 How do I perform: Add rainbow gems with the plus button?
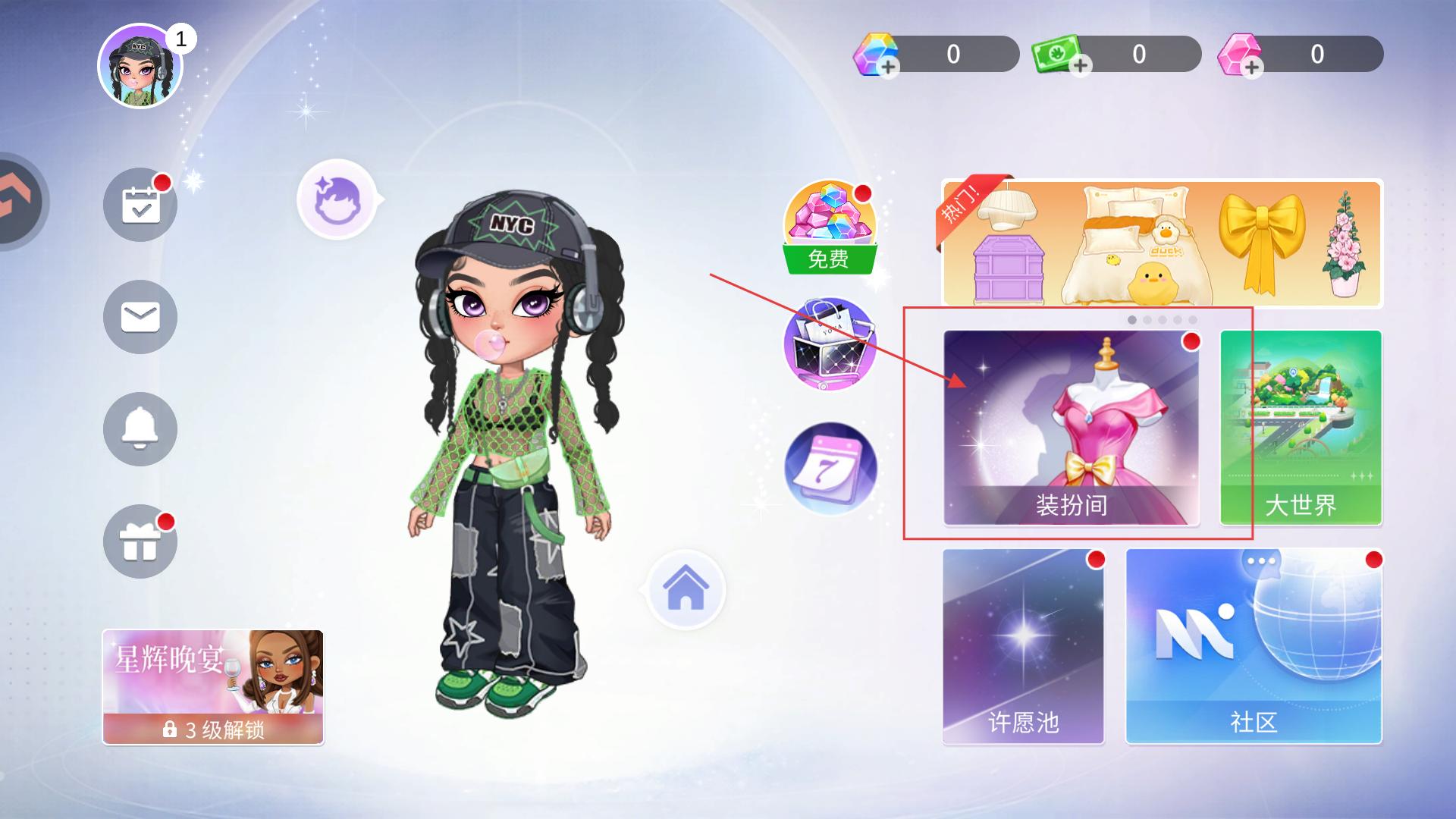(888, 67)
